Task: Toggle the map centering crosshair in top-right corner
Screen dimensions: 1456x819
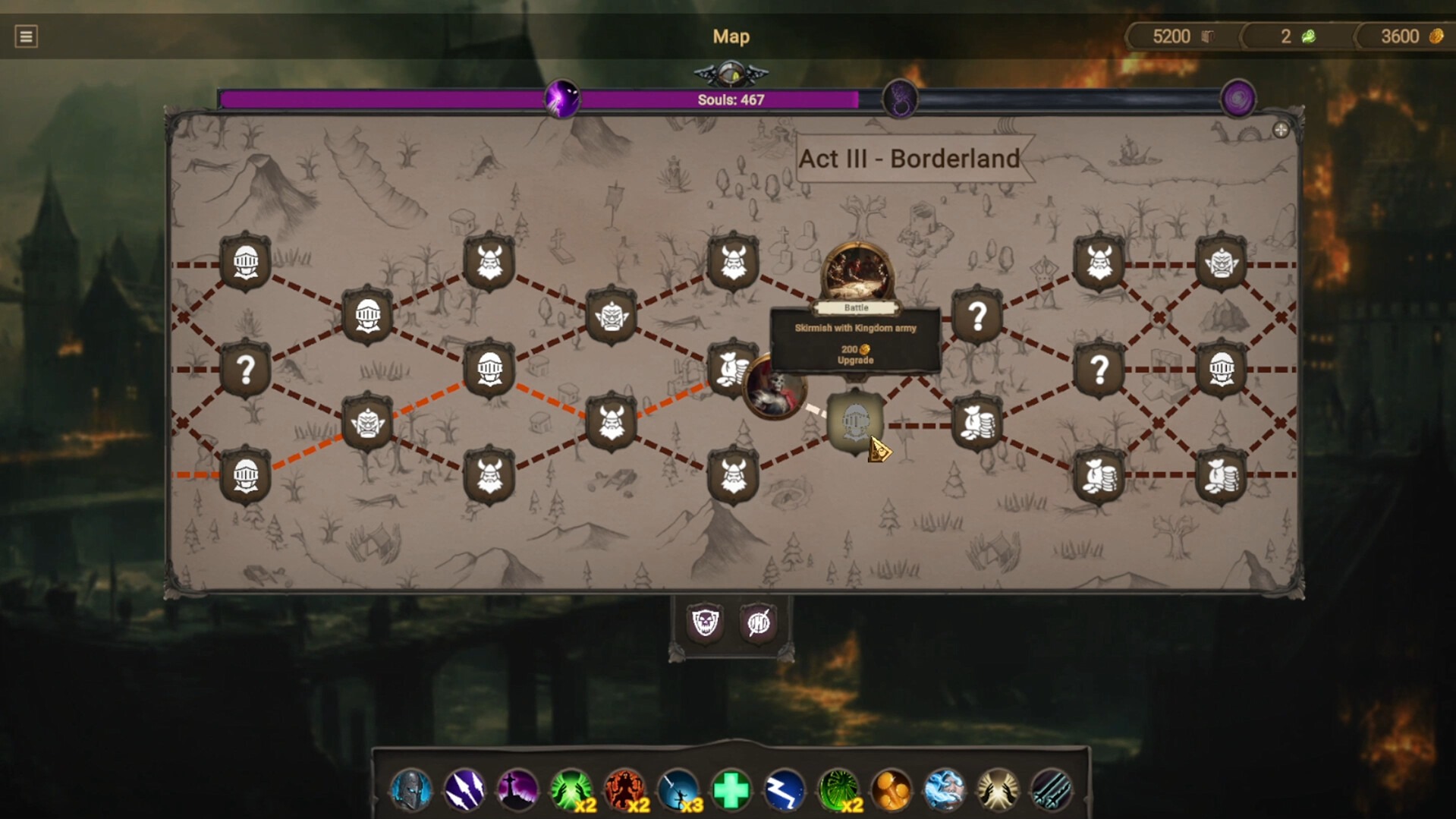Action: [1281, 130]
